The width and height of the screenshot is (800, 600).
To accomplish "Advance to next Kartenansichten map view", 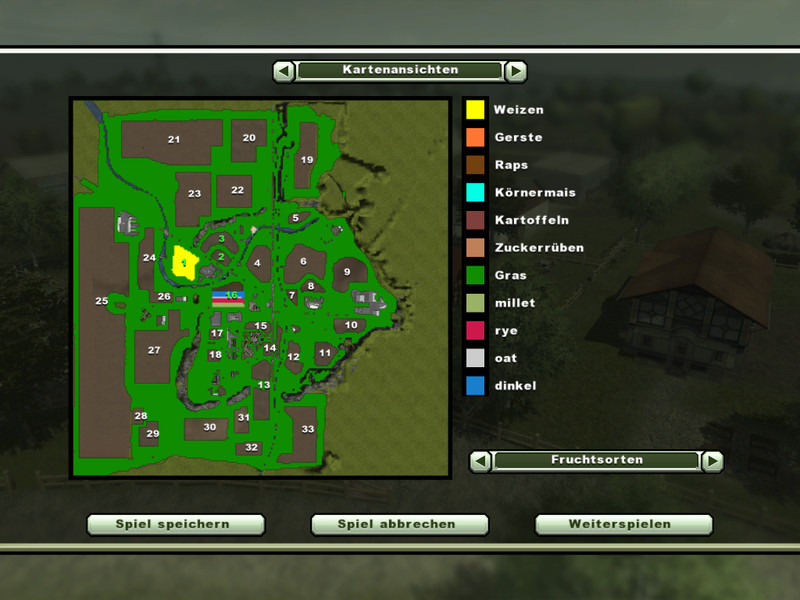I will tap(515, 71).
